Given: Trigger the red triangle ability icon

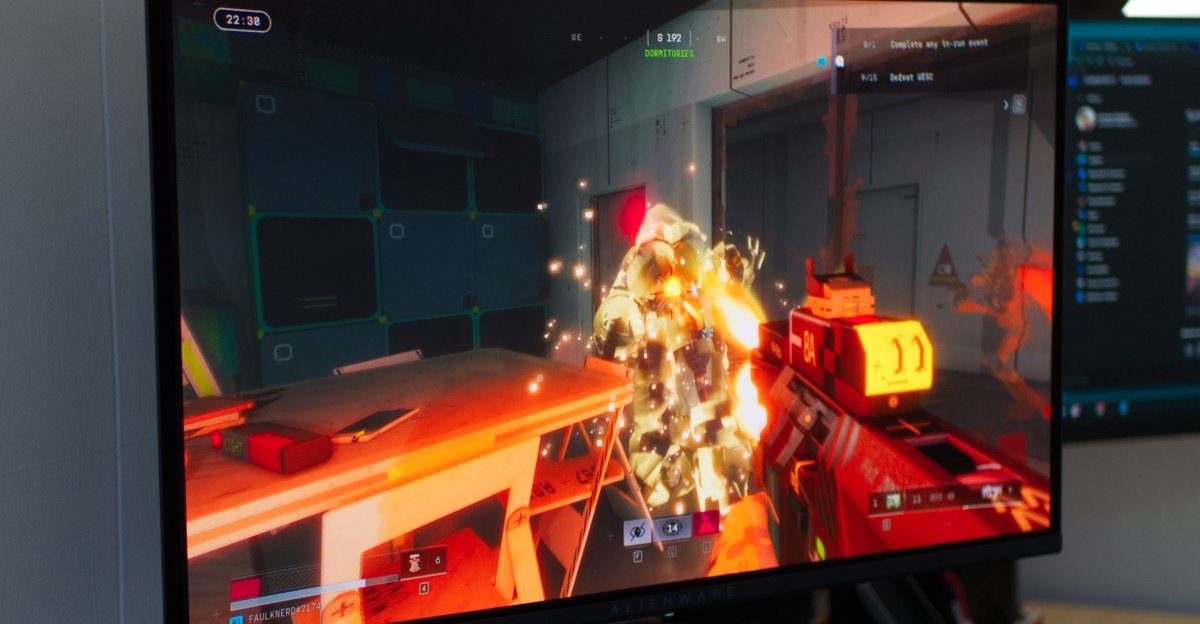Looking at the screenshot, I should 706,523.
